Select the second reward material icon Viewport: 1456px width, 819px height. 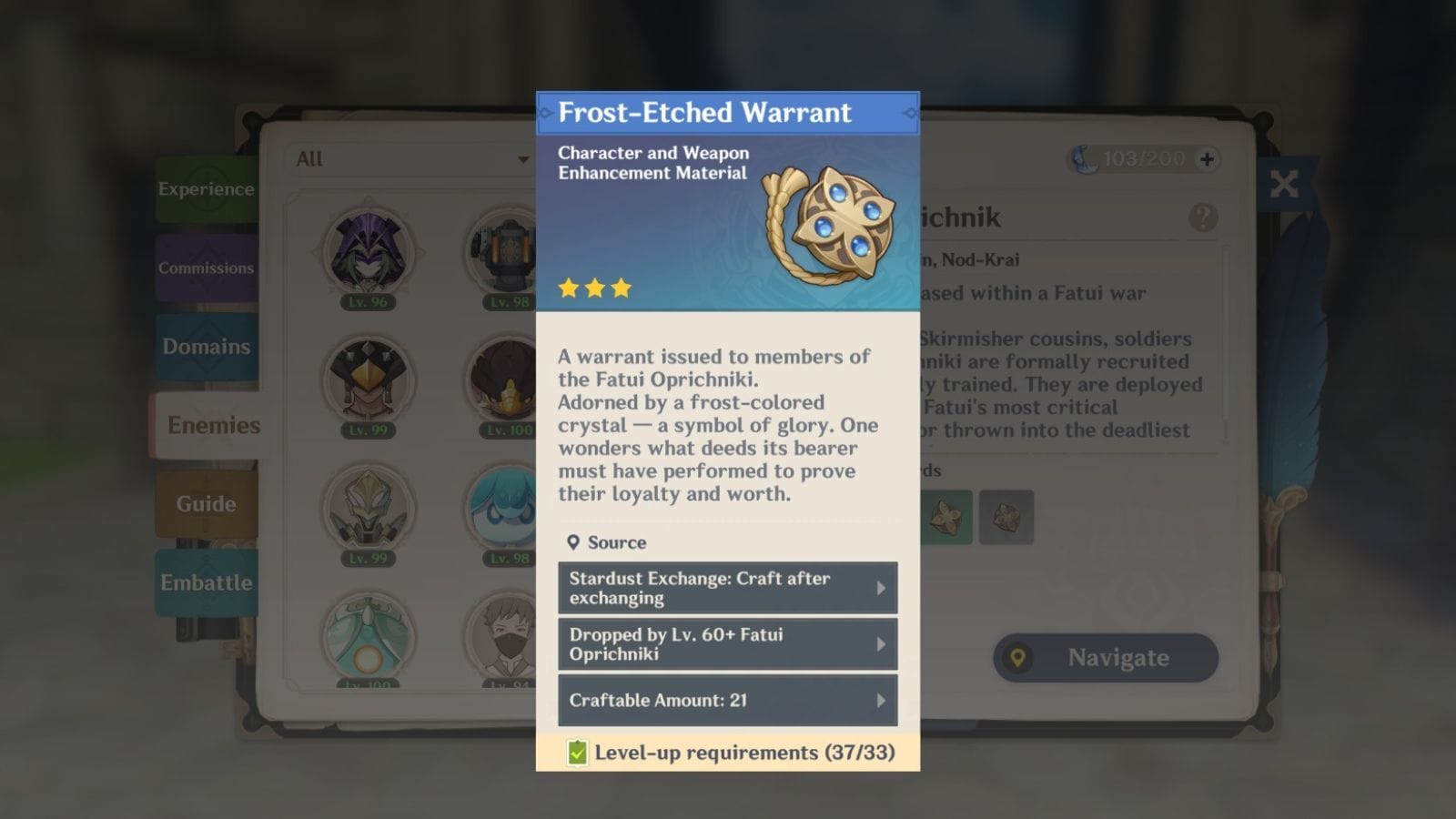tap(1006, 516)
